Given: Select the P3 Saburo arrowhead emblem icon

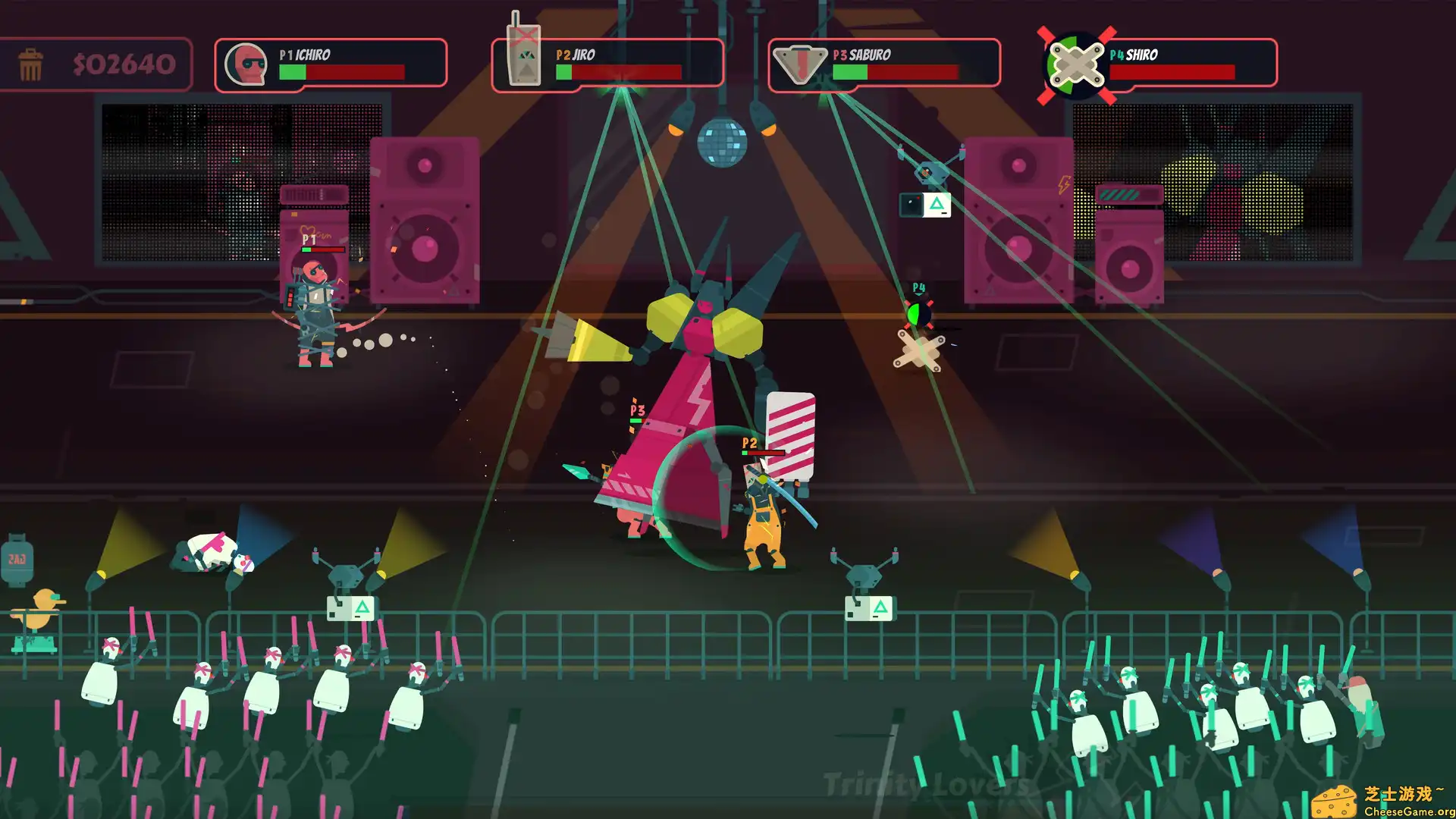Looking at the screenshot, I should pyautogui.click(x=799, y=64).
